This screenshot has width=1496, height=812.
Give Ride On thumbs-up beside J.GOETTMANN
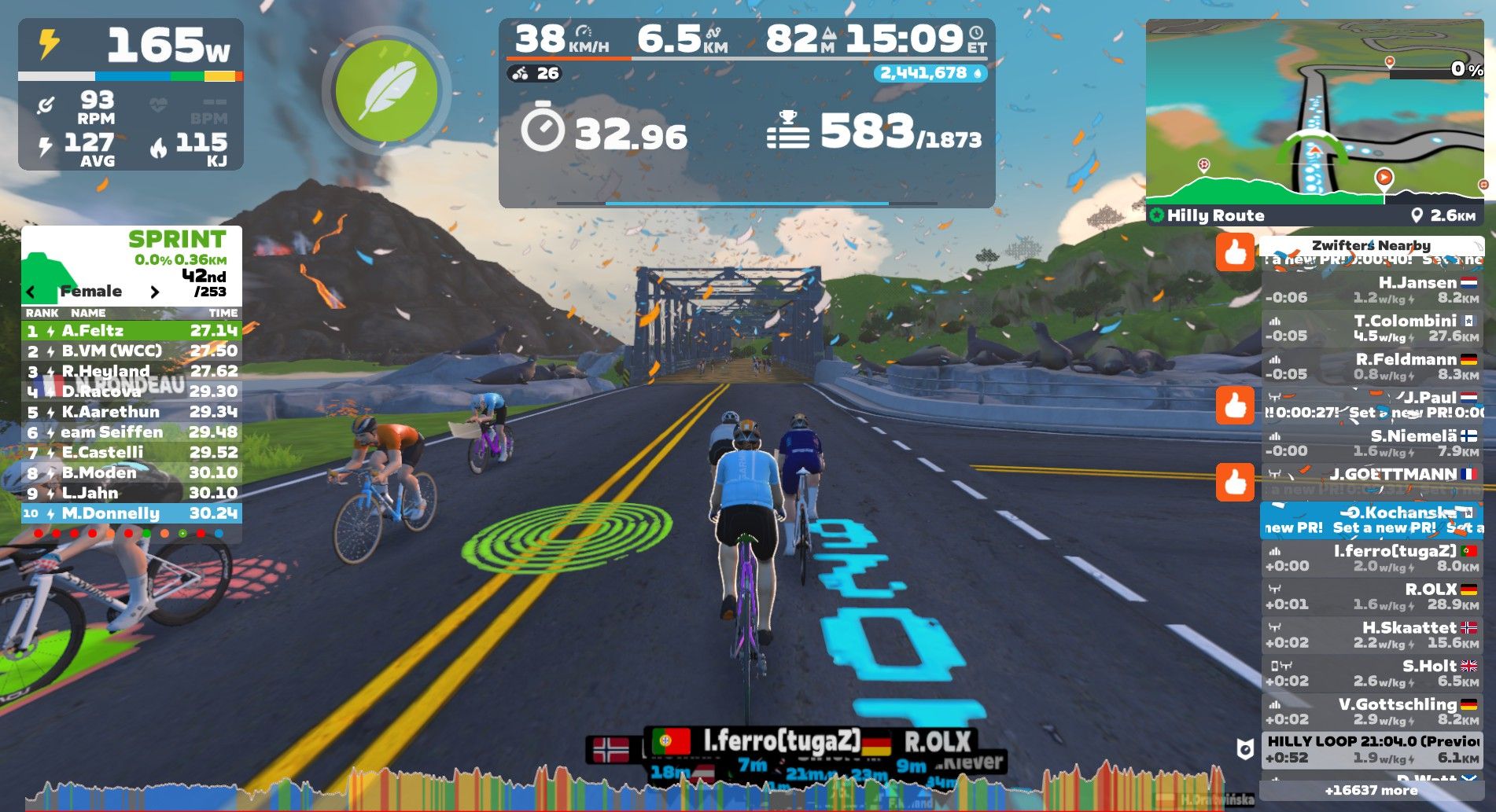coord(1235,482)
